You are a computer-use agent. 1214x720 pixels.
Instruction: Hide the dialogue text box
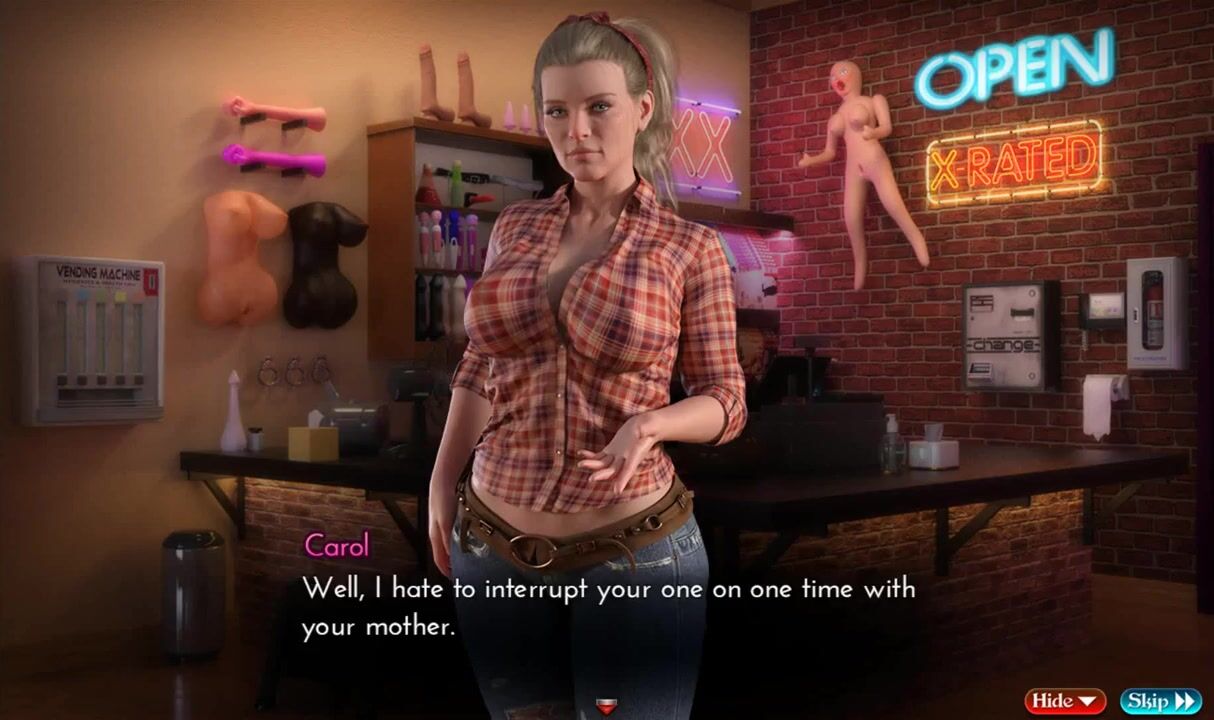pyautogui.click(x=1065, y=701)
